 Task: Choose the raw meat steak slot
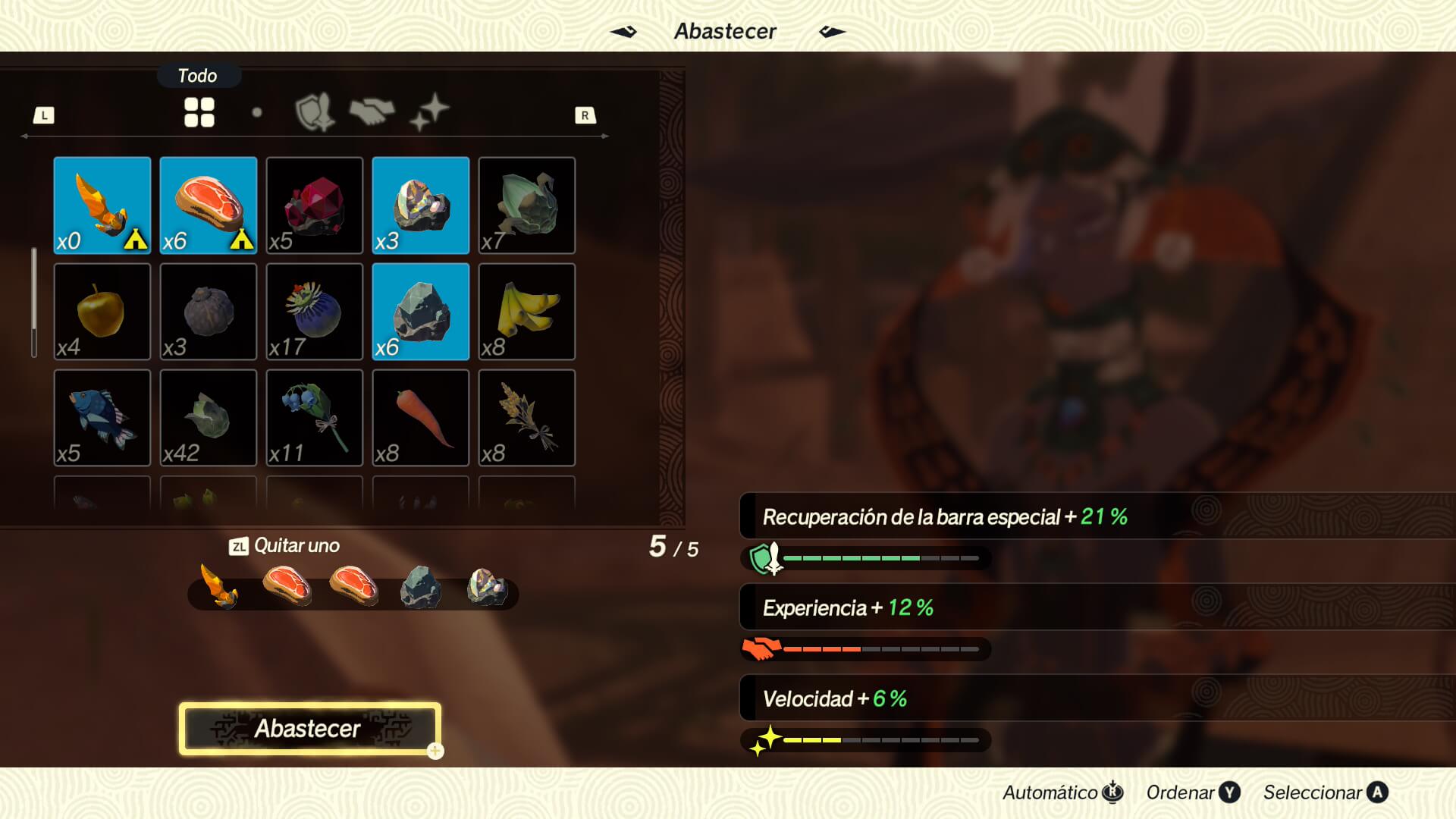click(x=209, y=206)
